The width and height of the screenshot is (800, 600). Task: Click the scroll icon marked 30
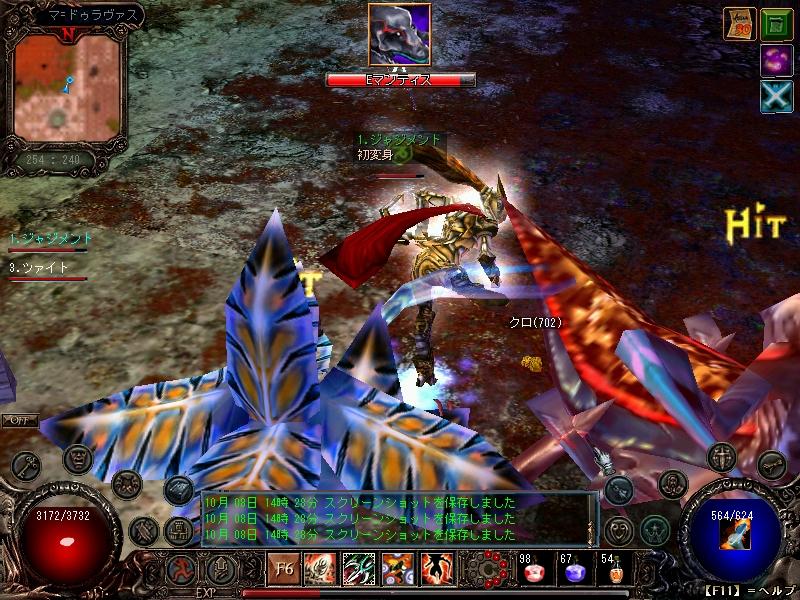(738, 24)
